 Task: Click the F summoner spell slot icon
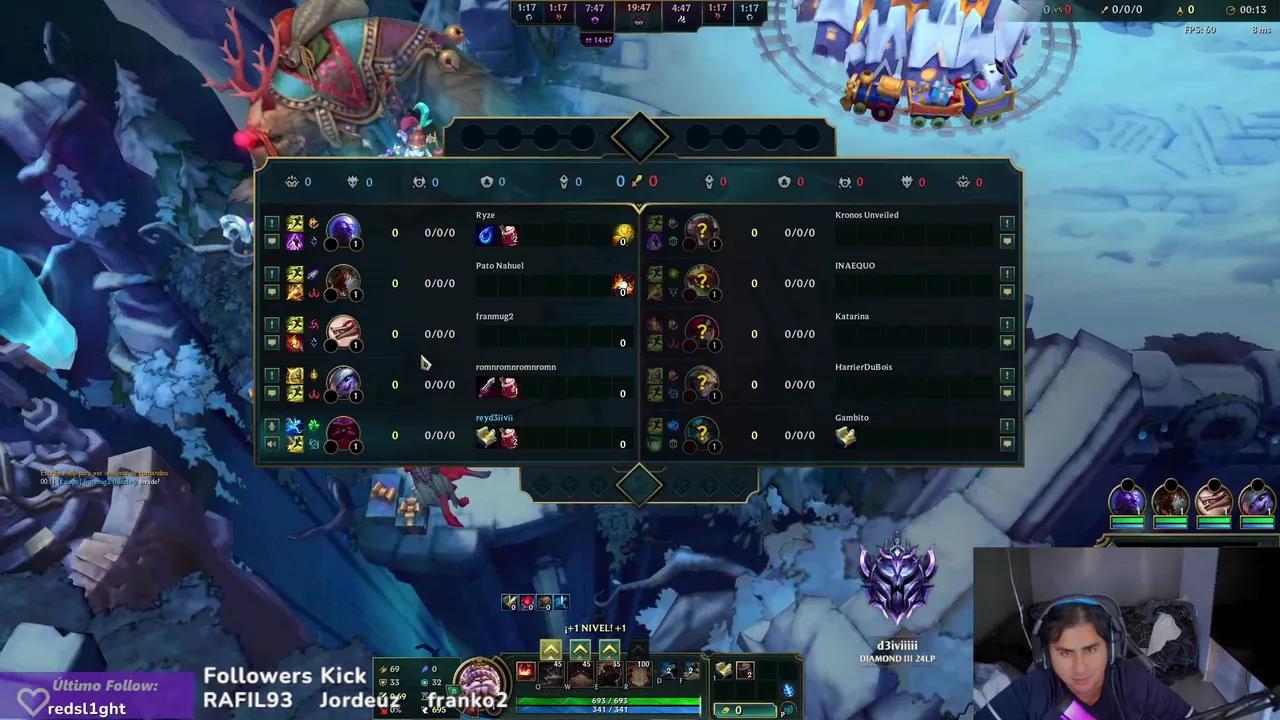pos(690,672)
